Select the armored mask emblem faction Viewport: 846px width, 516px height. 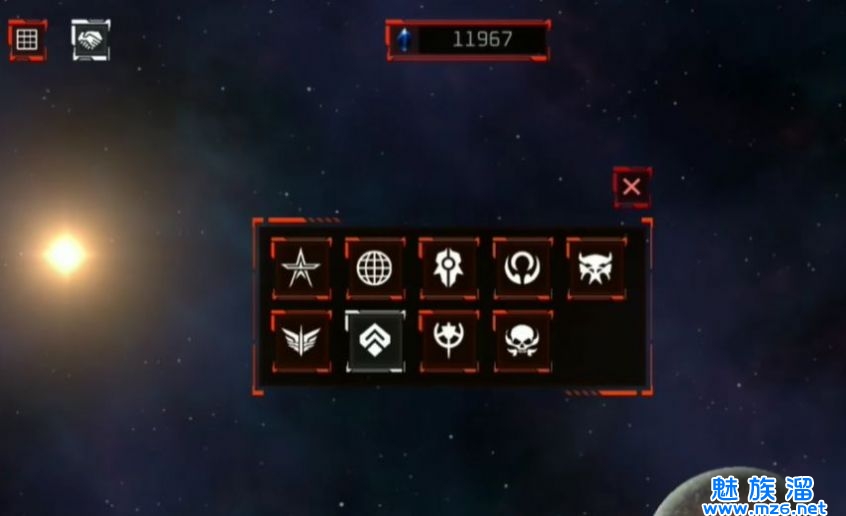coord(448,268)
